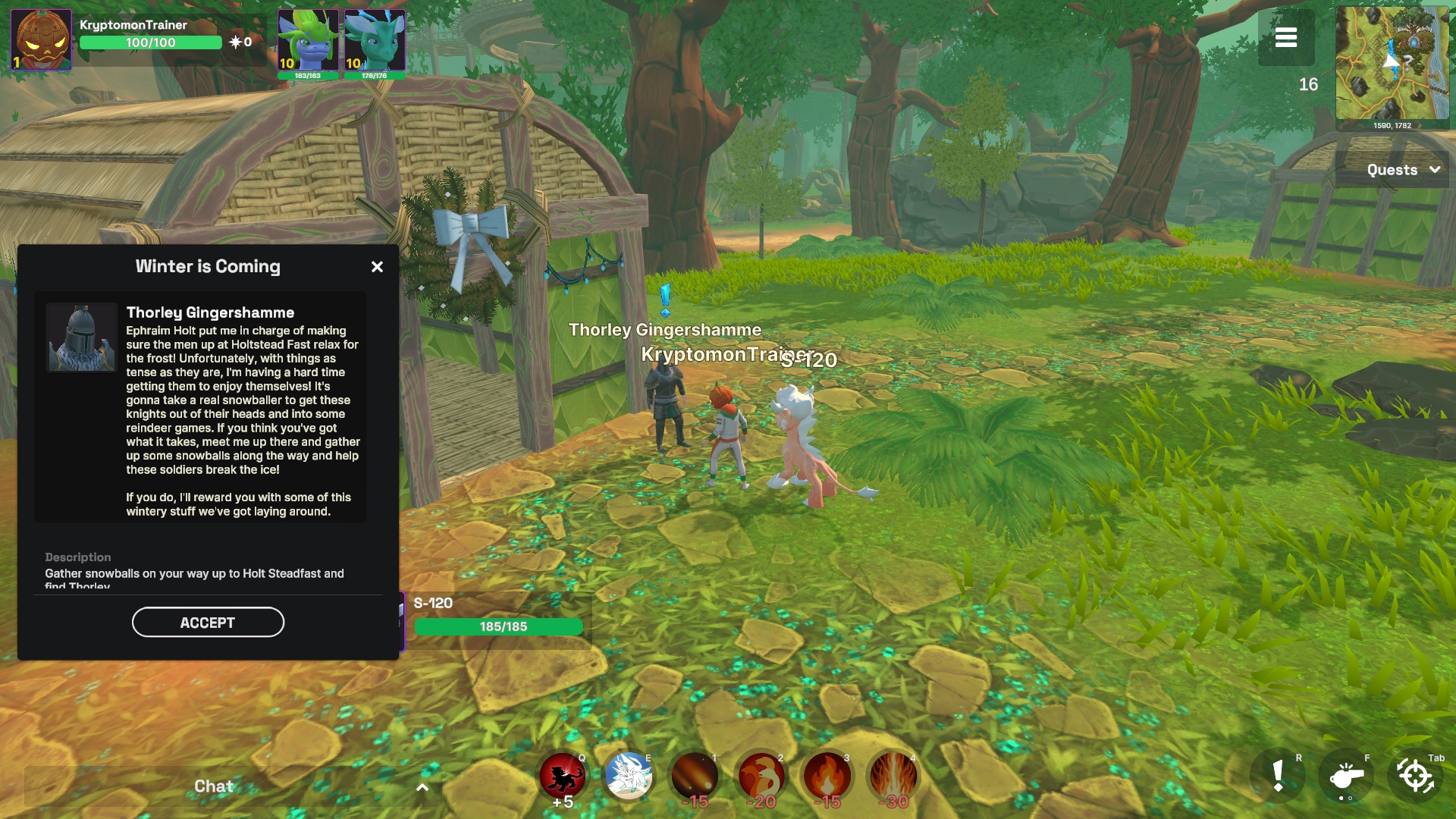Switch target with the crosshair button

click(1414, 777)
